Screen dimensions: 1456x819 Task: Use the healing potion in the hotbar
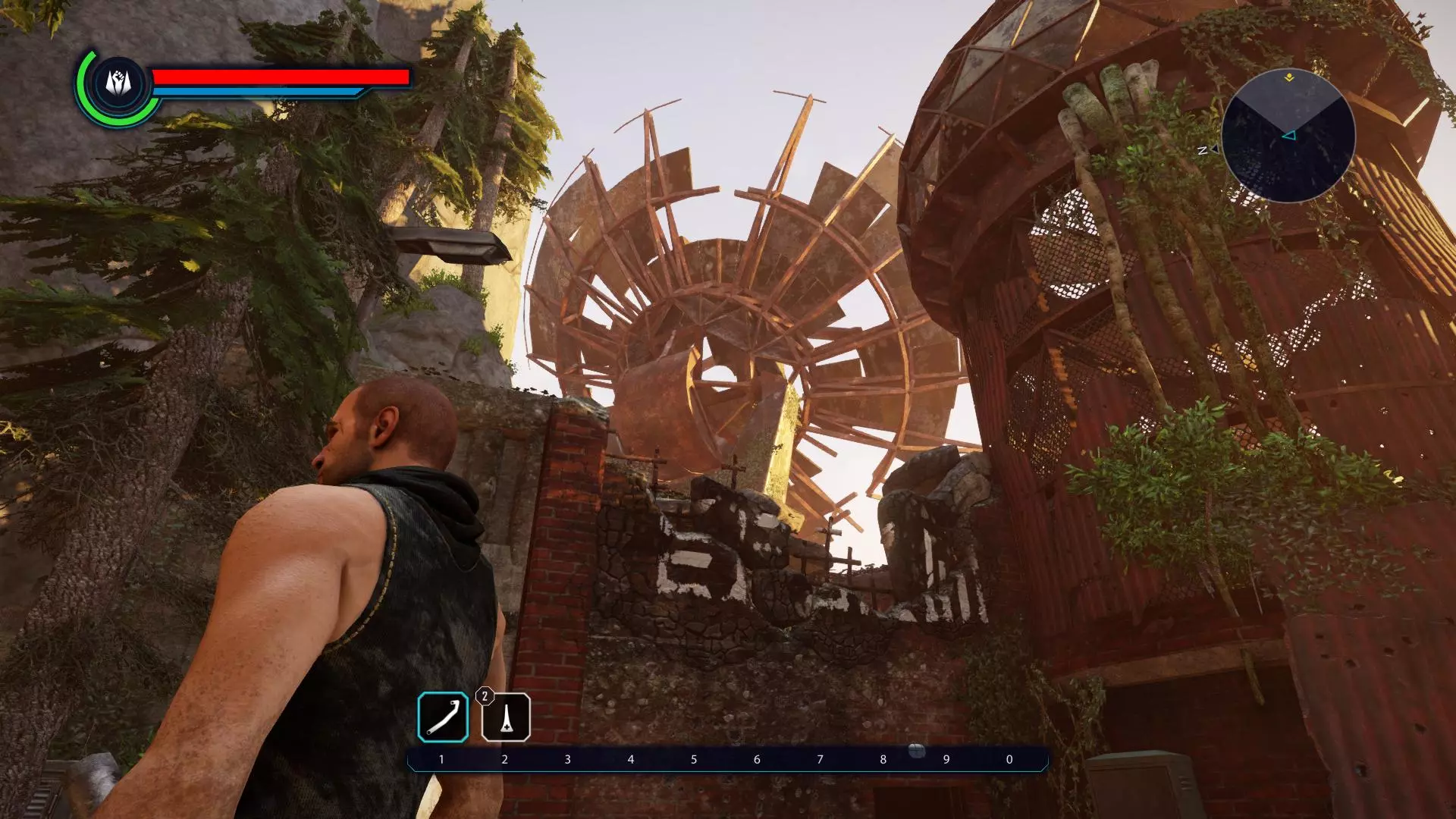[506, 717]
